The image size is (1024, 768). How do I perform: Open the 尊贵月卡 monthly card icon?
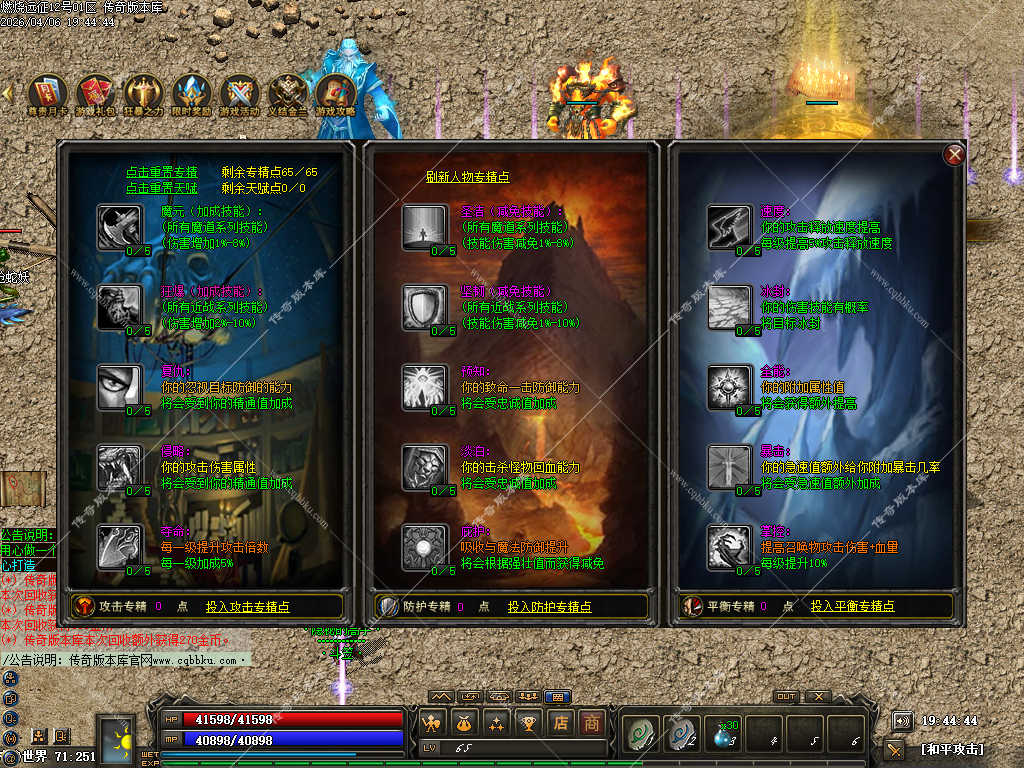tap(47, 95)
